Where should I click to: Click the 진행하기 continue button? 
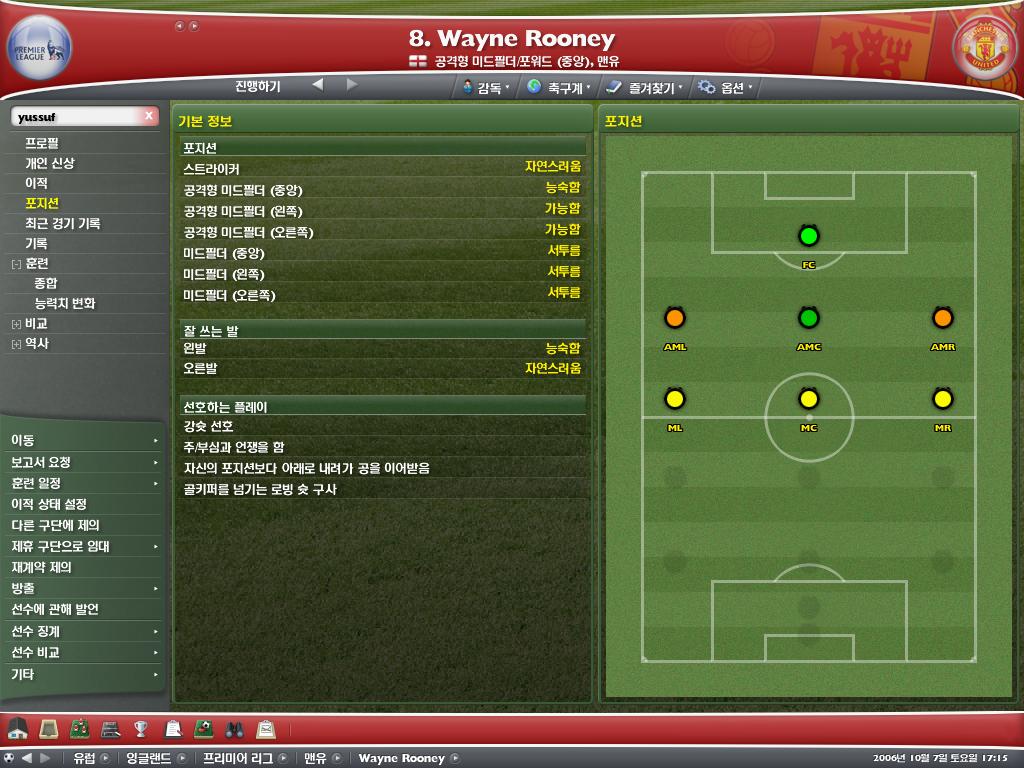(258, 86)
